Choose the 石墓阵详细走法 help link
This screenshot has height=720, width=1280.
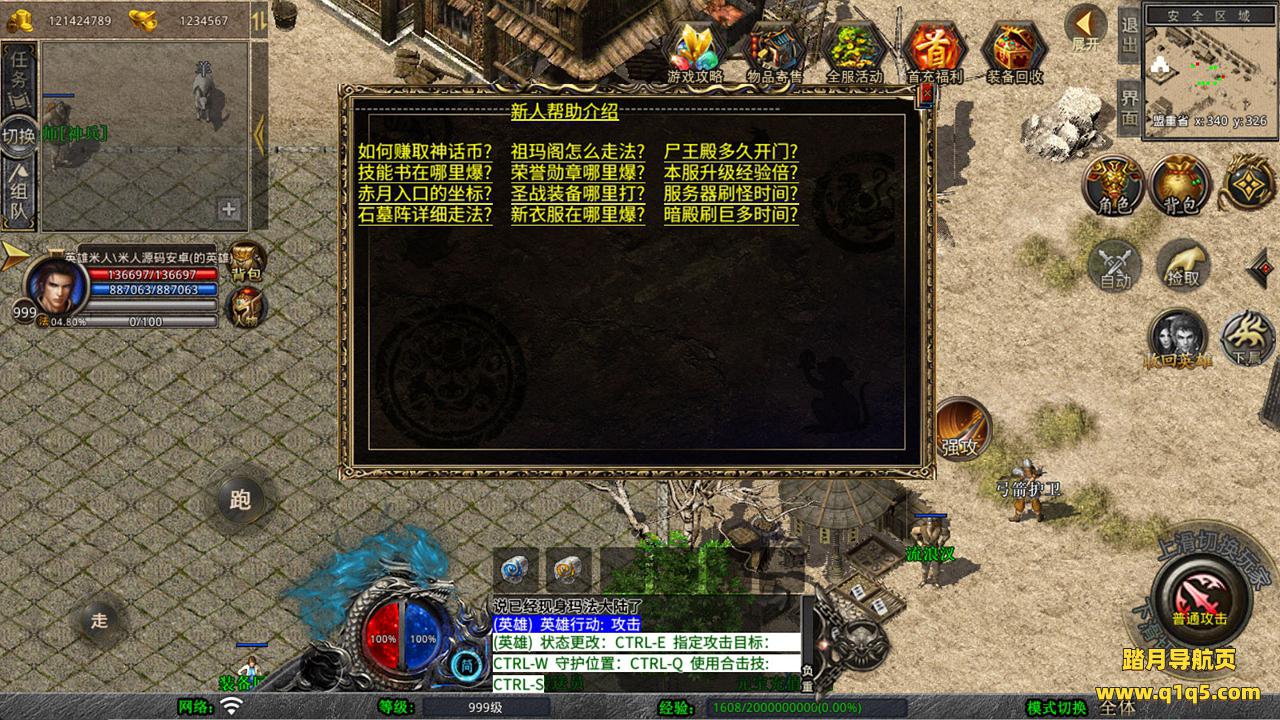coord(425,215)
